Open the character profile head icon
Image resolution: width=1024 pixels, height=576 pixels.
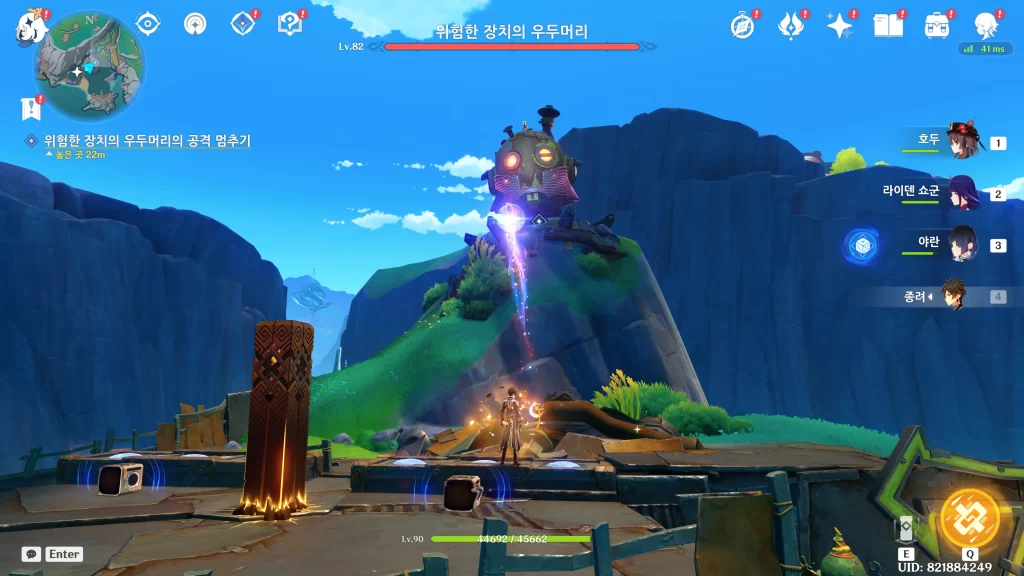pyautogui.click(x=986, y=25)
